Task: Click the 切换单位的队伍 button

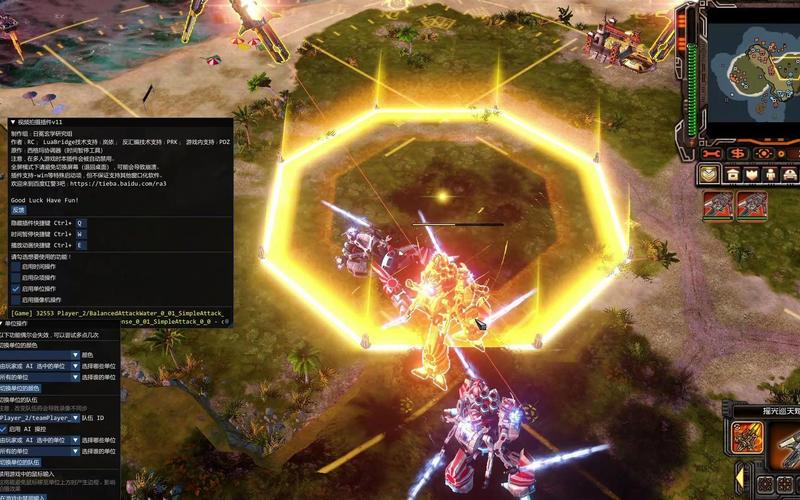Action: [20, 462]
